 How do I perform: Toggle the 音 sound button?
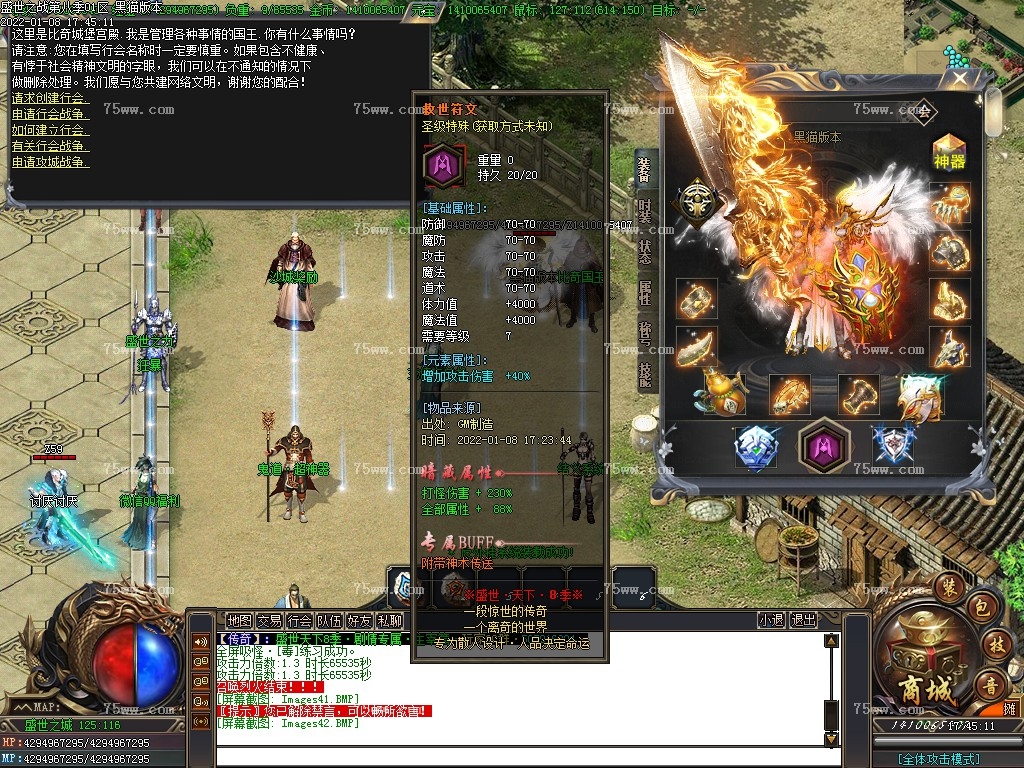(x=991, y=685)
